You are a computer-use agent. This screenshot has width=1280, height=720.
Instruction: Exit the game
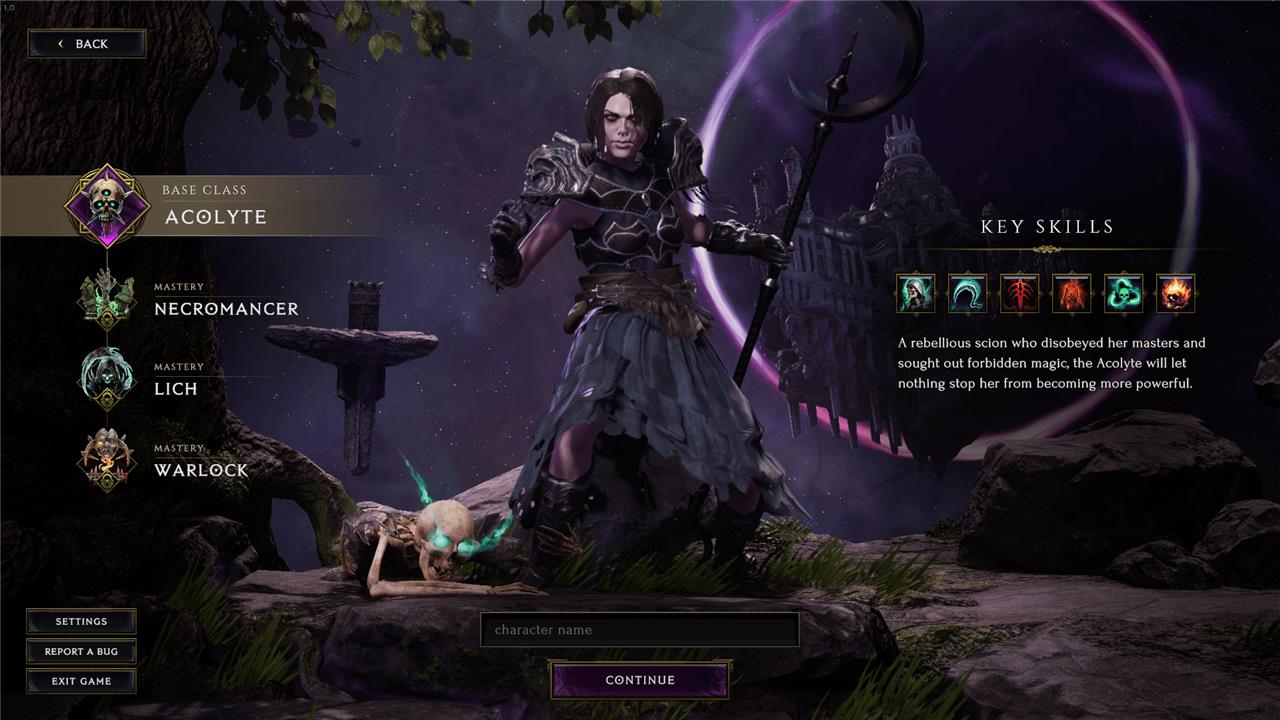coord(81,681)
